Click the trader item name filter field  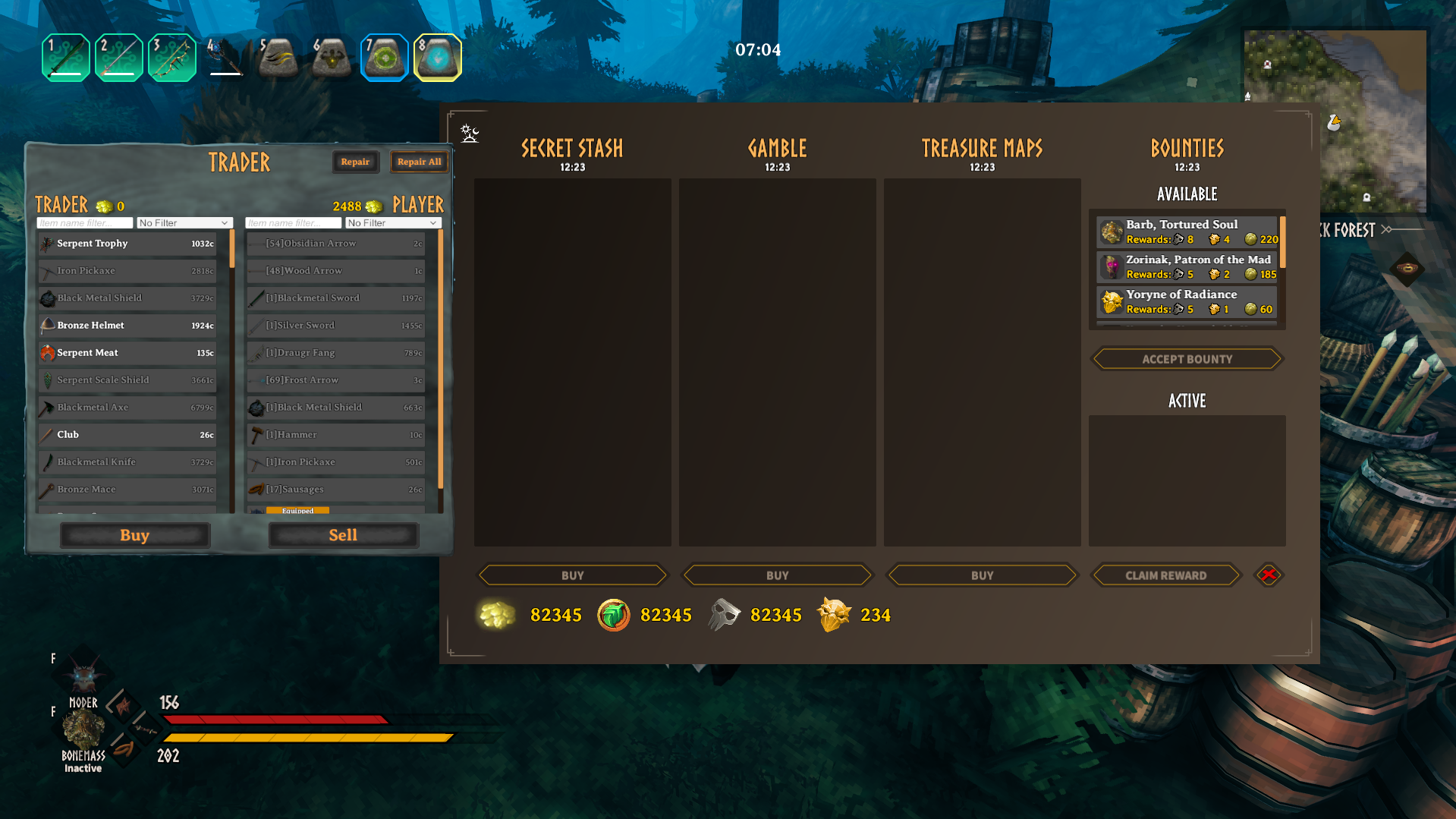tap(85, 222)
